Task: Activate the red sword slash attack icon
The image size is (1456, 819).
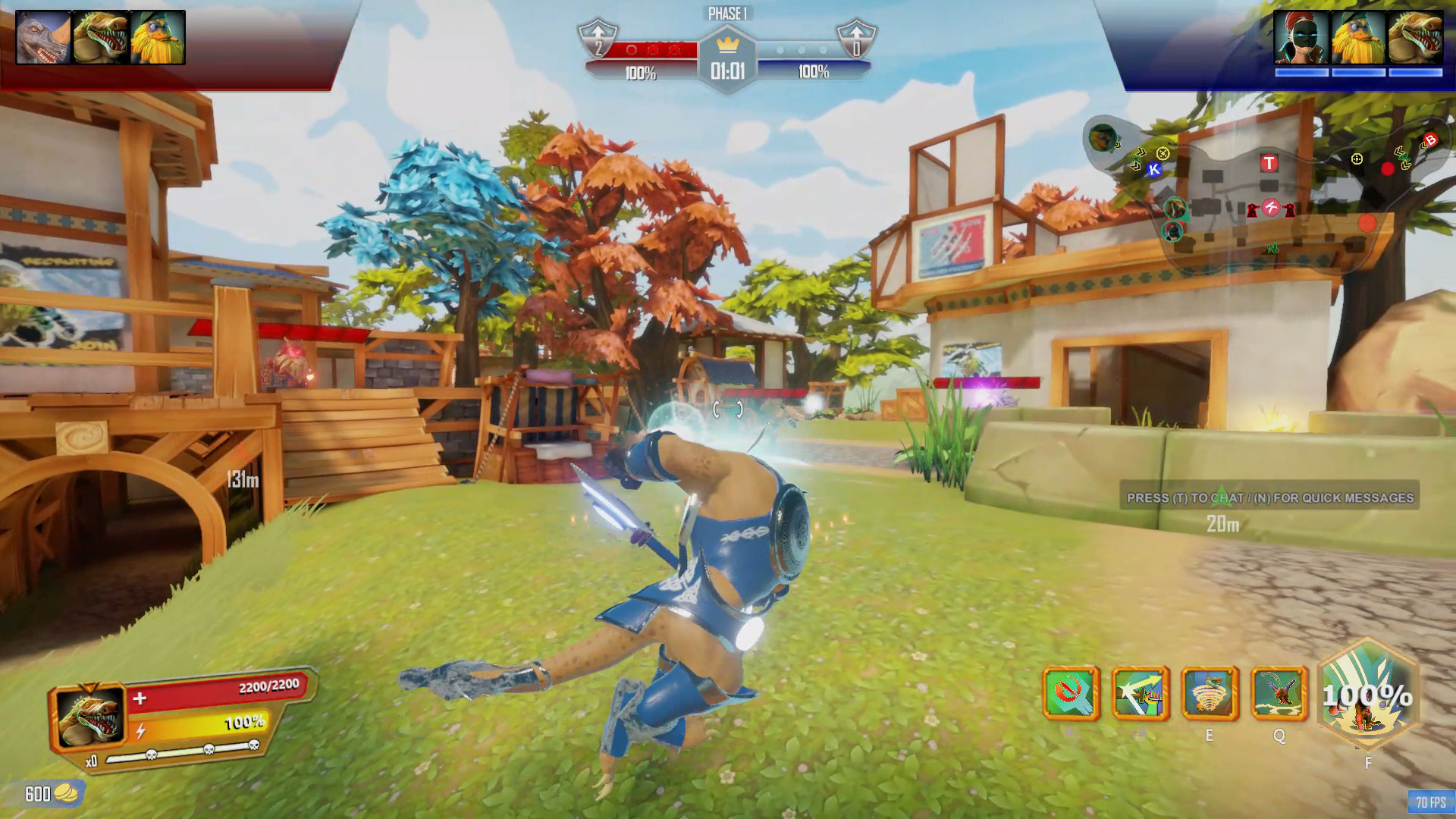Action: [1071, 693]
